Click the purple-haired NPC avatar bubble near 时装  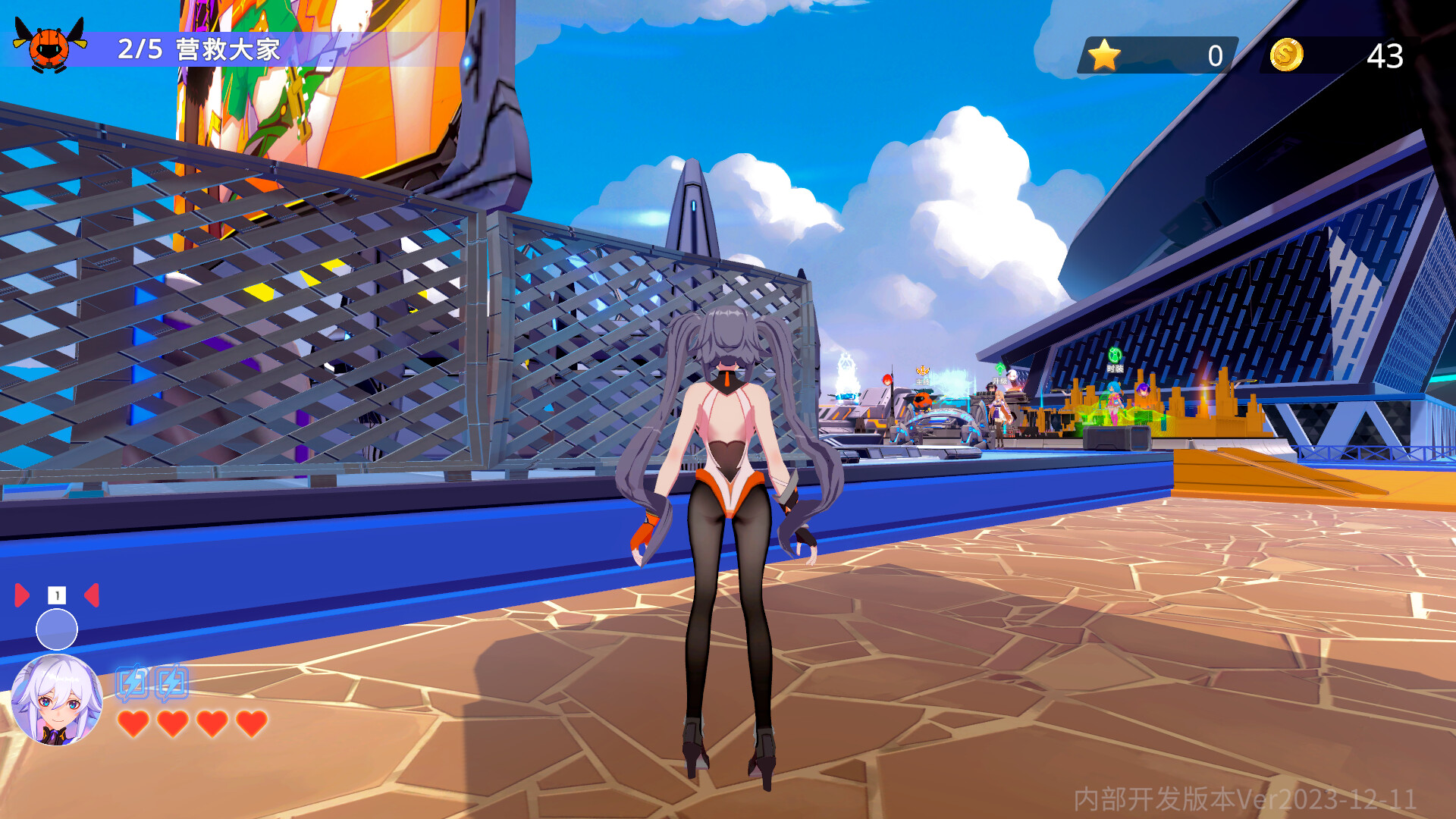click(1144, 391)
